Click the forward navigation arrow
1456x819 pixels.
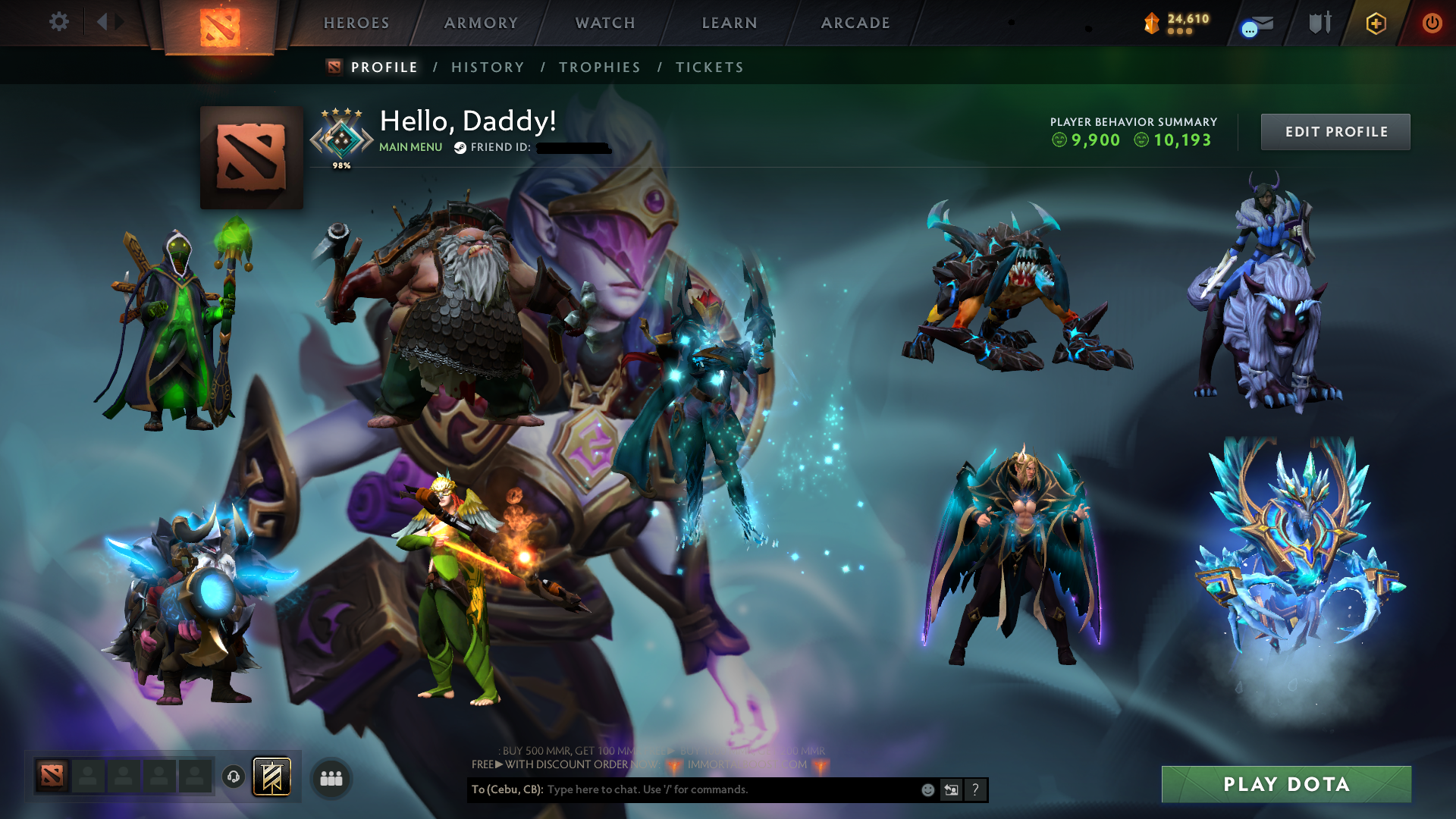coord(119,21)
